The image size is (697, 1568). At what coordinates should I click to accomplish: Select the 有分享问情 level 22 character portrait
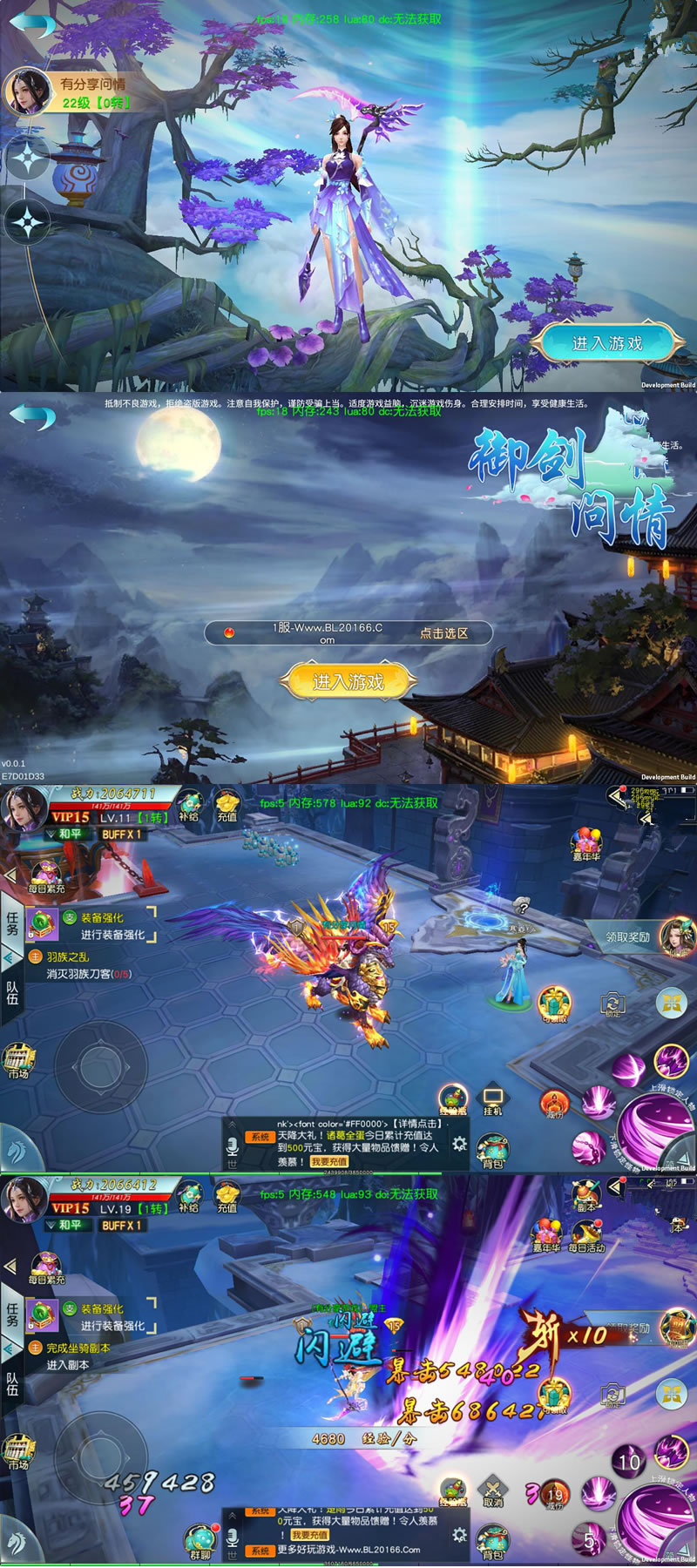click(27, 91)
